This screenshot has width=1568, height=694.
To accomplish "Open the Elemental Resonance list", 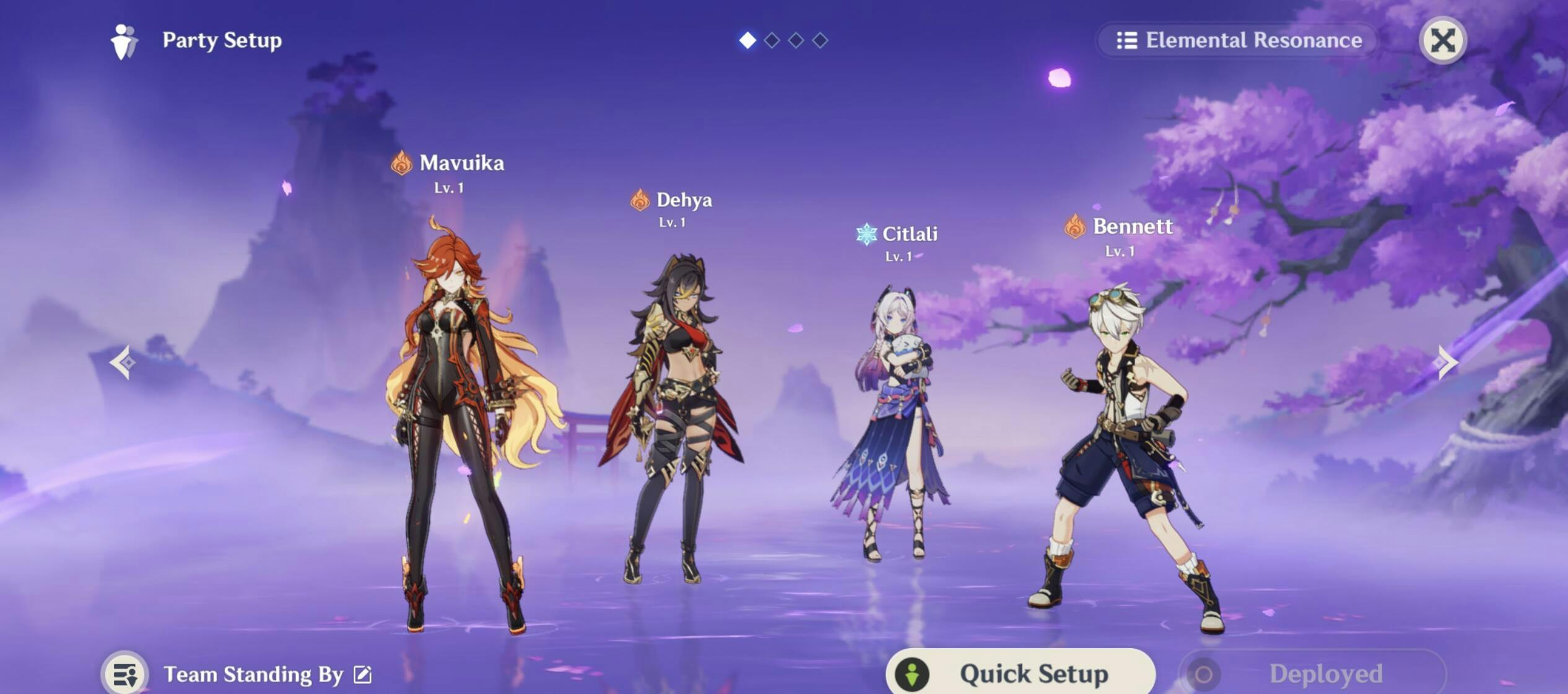I will pyautogui.click(x=1239, y=41).
